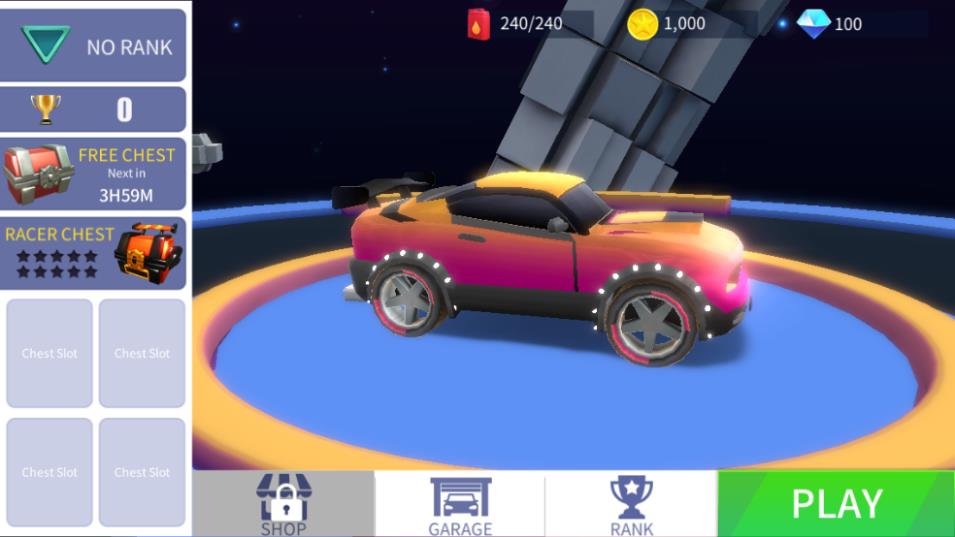Screen dimensions: 955x537
Task: Tap the red fuel can icon
Action: click(479, 23)
